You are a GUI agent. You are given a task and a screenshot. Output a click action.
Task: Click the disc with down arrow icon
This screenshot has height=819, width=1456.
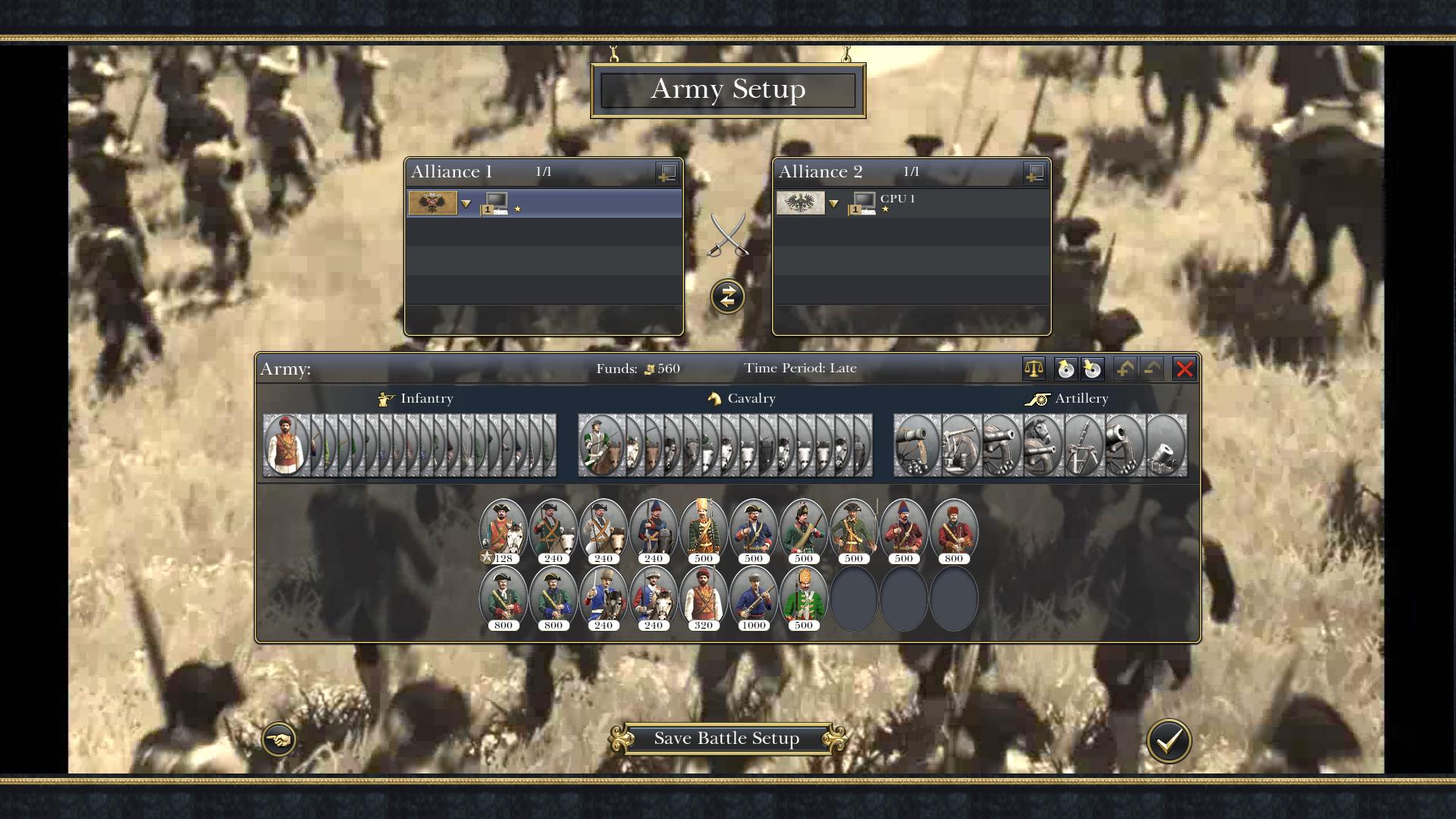coord(1092,369)
